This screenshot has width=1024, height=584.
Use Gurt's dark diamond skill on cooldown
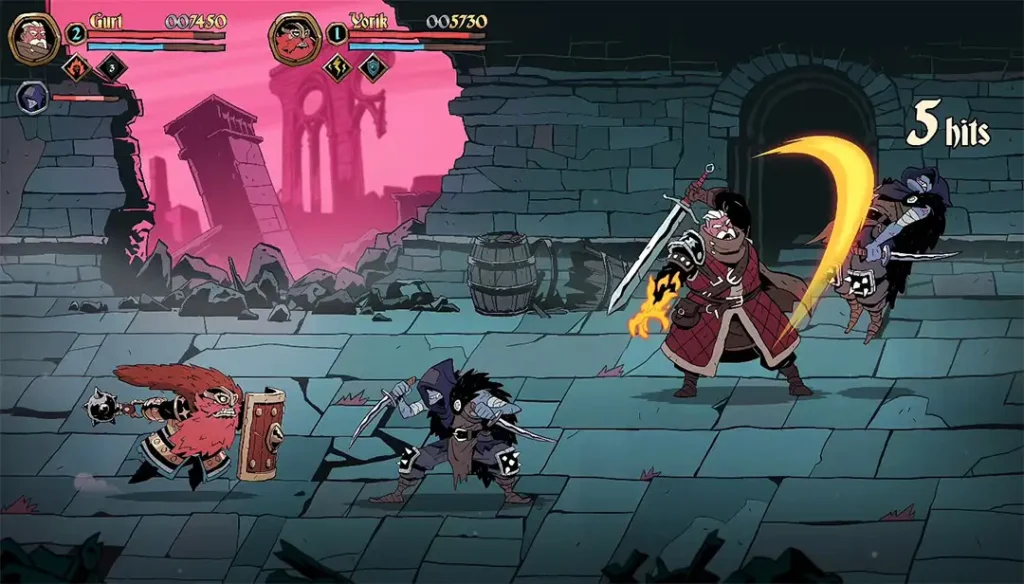[x=111, y=68]
